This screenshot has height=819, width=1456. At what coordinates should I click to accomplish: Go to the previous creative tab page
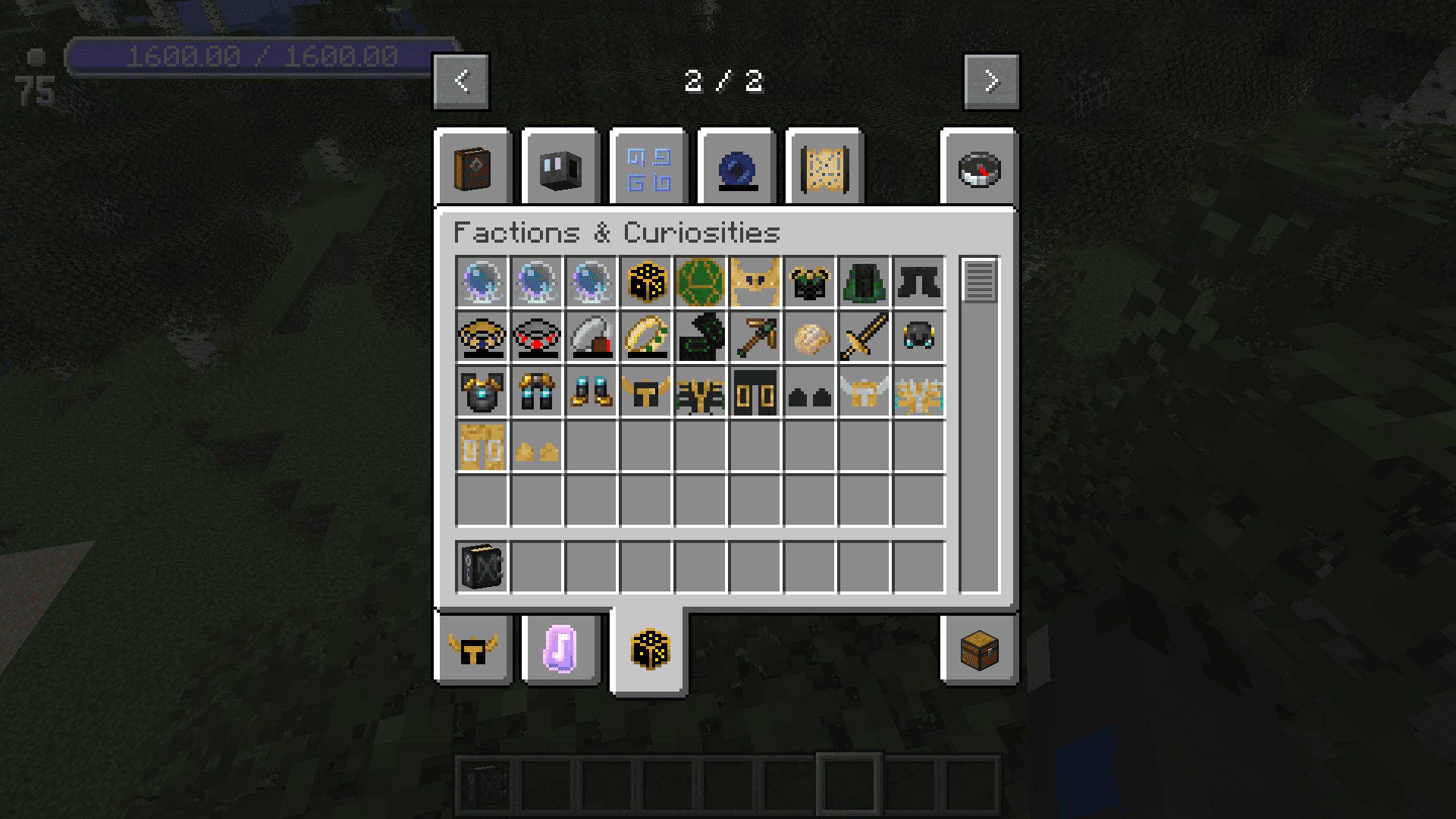click(x=461, y=81)
